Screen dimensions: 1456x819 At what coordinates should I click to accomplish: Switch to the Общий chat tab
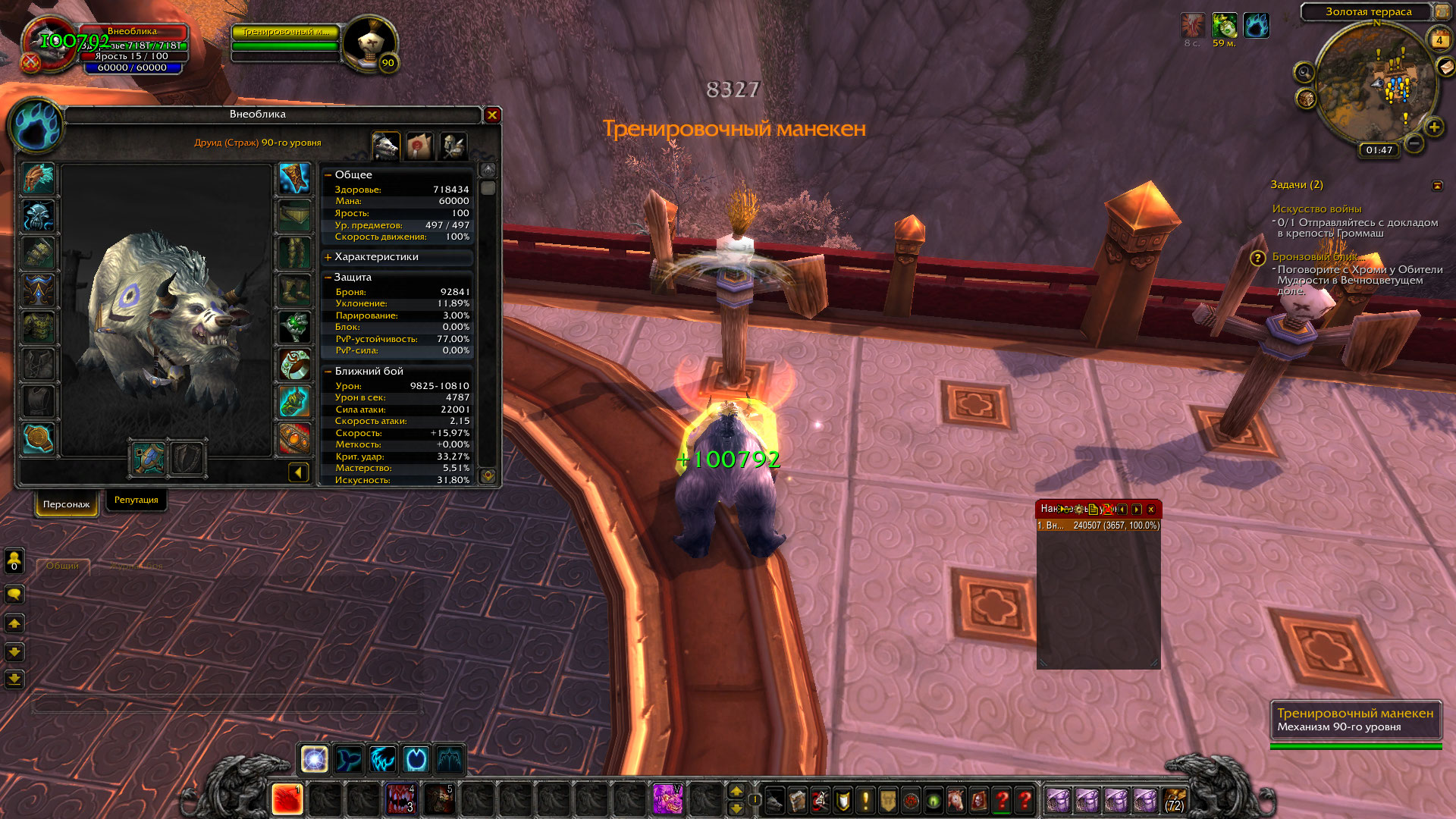62,566
